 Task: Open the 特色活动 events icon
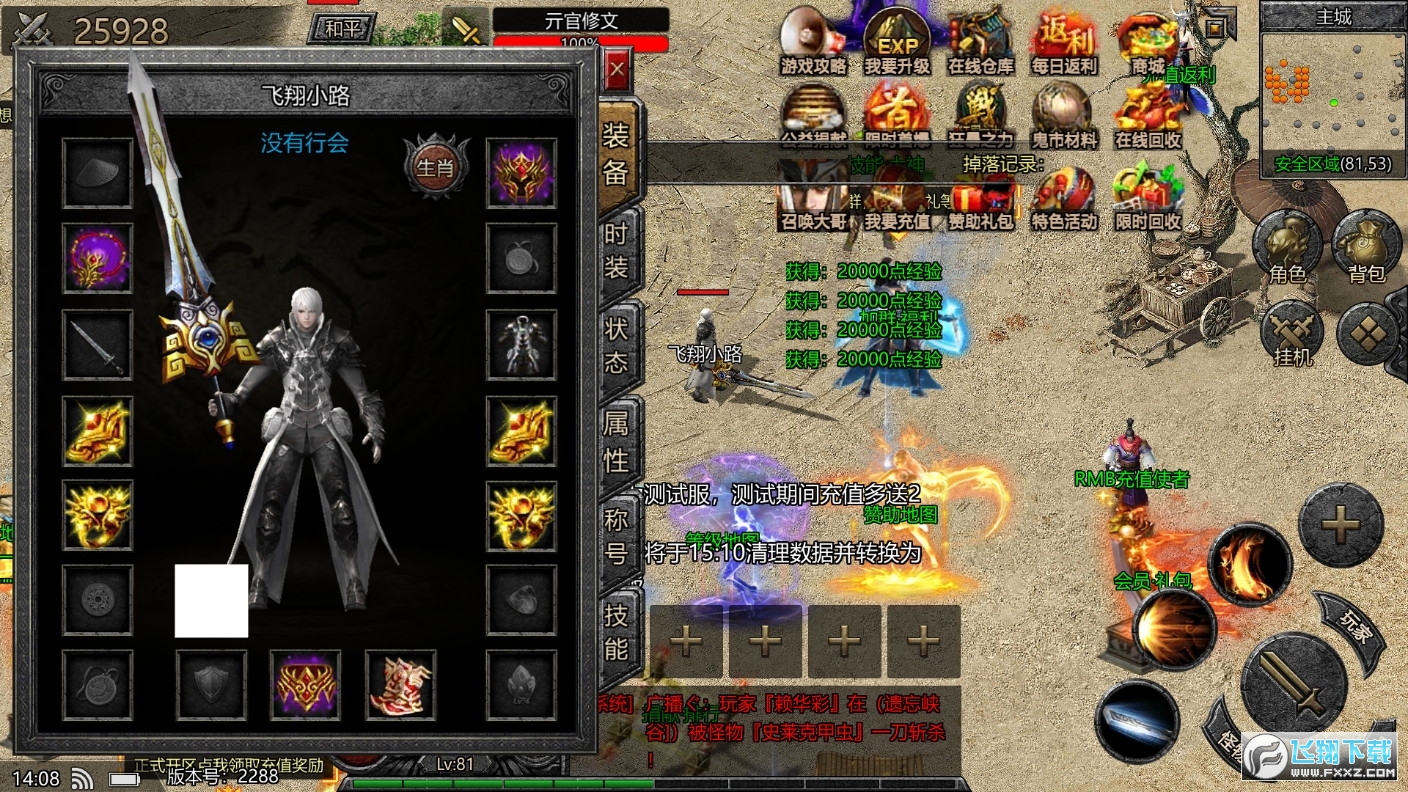[1064, 196]
